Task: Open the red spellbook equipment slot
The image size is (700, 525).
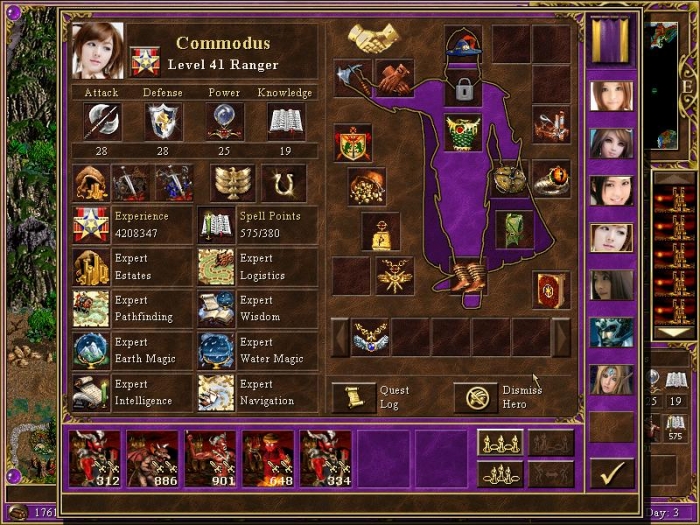Action: (x=550, y=288)
